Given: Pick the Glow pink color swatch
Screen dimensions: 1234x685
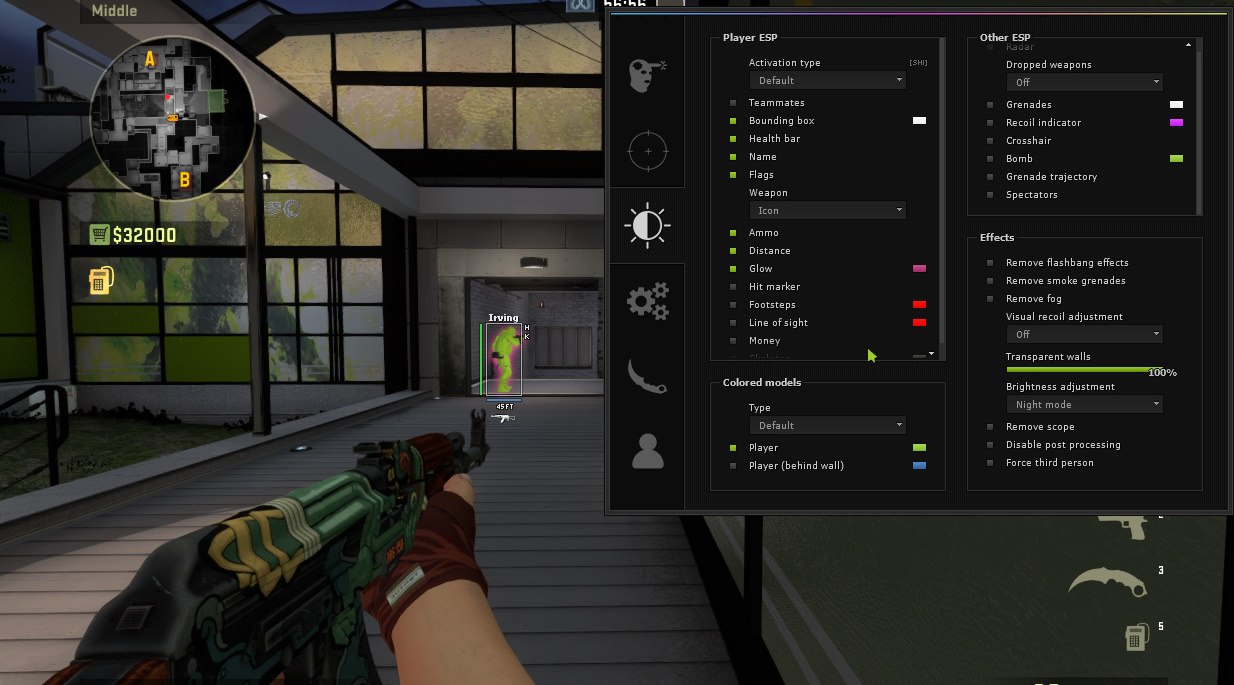Looking at the screenshot, I should (x=919, y=269).
